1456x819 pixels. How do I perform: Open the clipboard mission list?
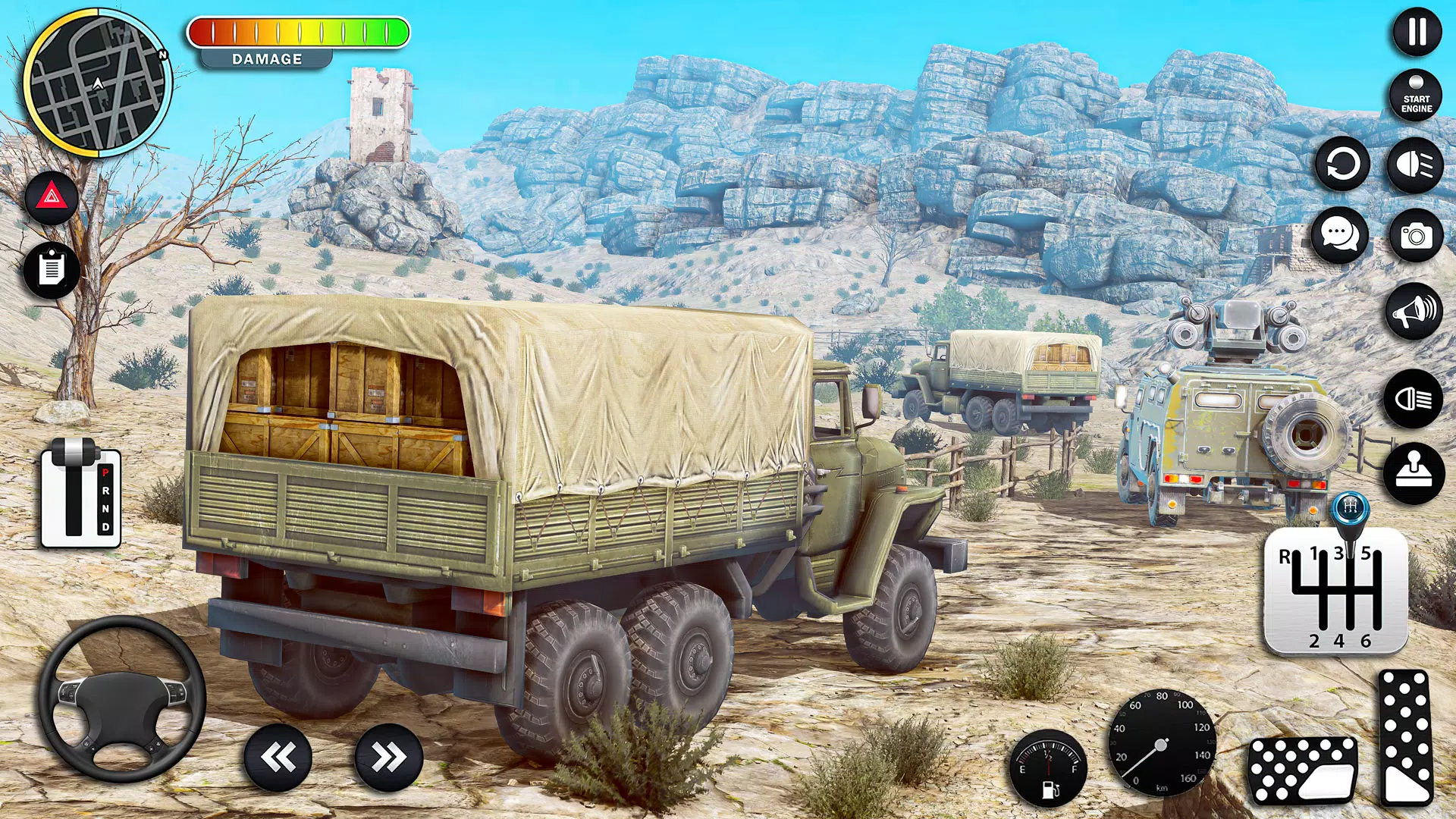tap(51, 269)
